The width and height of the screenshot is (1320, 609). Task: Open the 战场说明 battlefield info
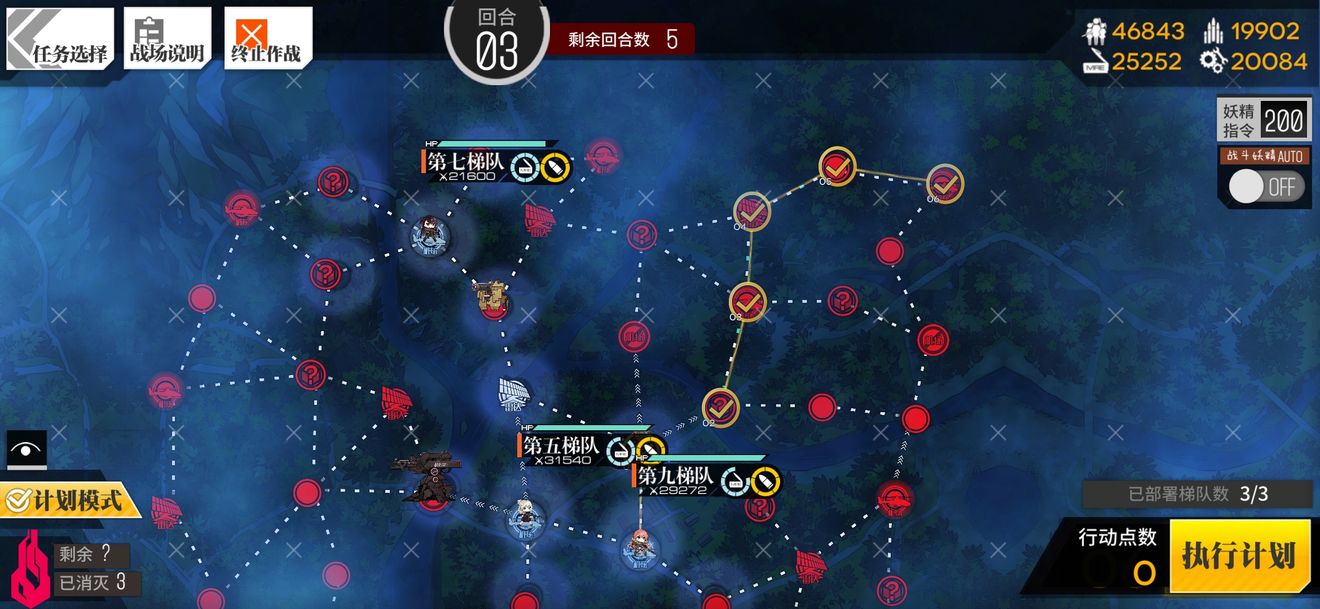coord(166,40)
